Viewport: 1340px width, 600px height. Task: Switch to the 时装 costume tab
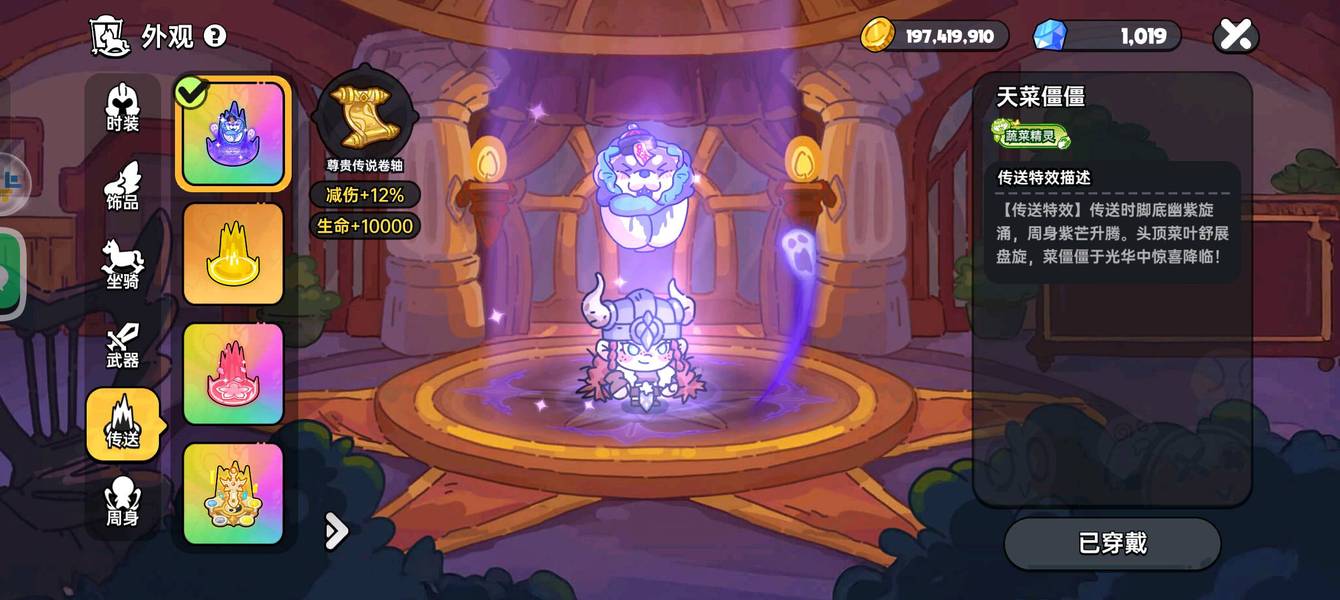123,109
